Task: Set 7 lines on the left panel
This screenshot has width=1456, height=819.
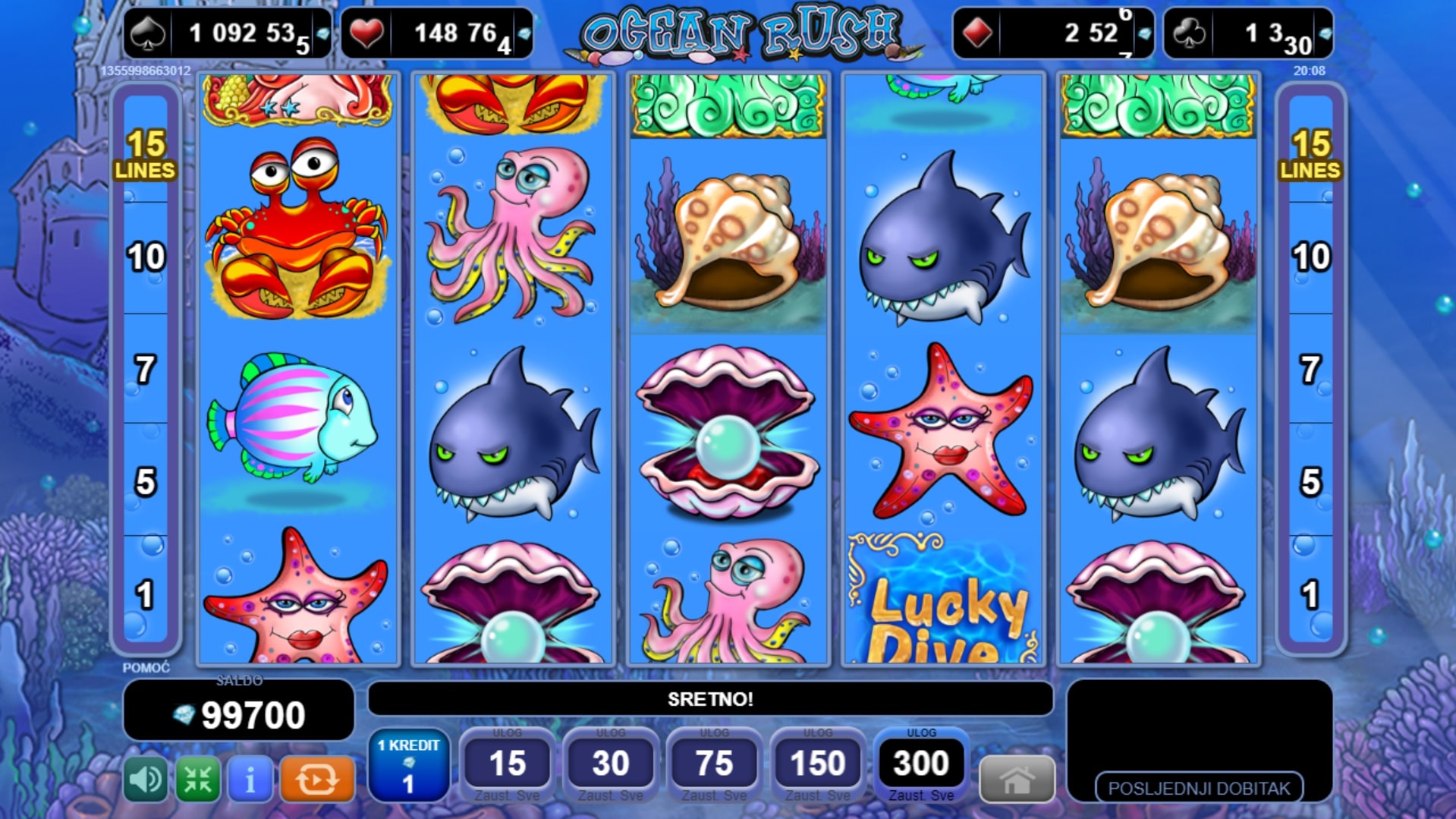Action: pos(145,370)
